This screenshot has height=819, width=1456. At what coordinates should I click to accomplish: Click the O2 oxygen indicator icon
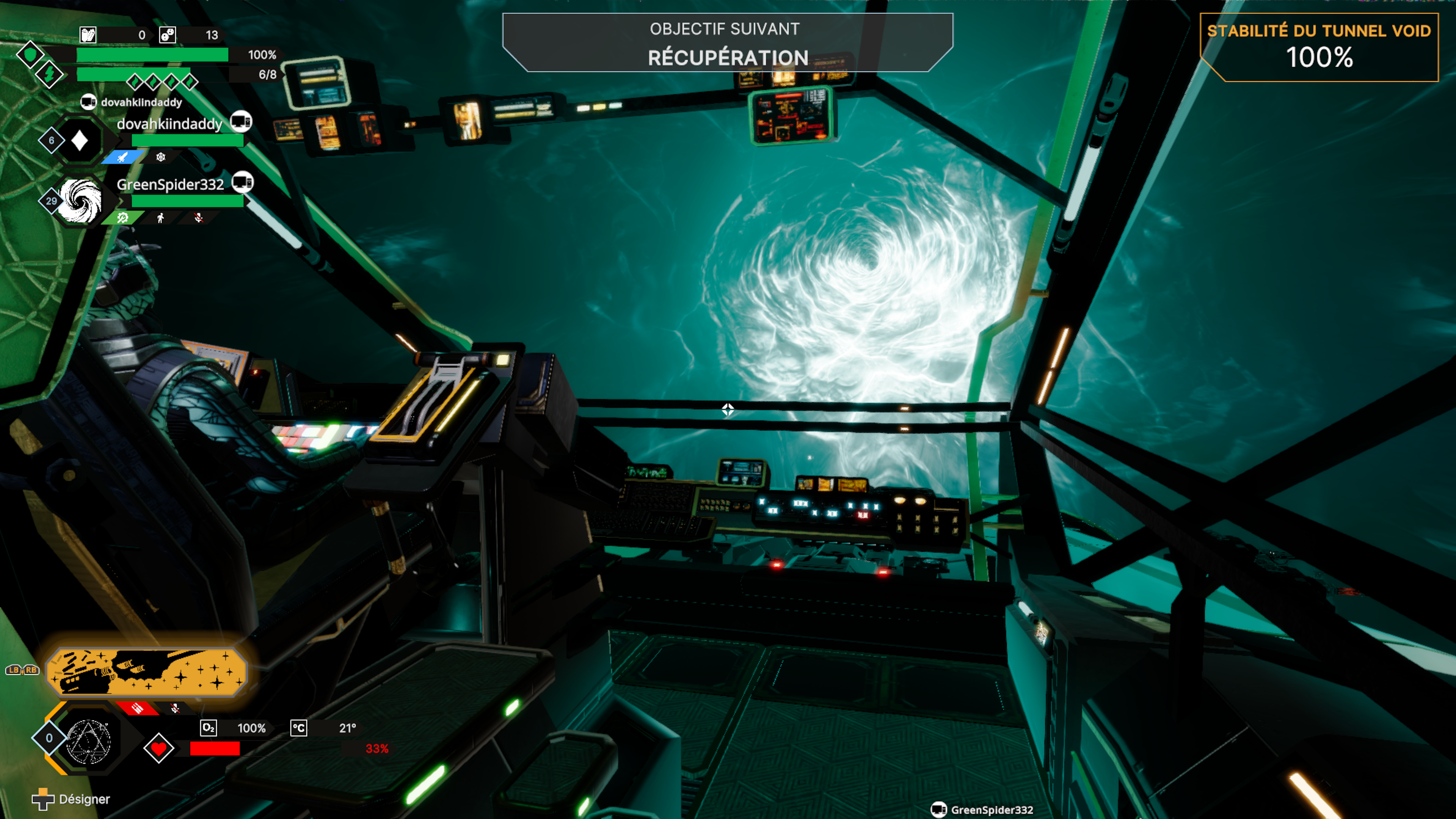[209, 728]
